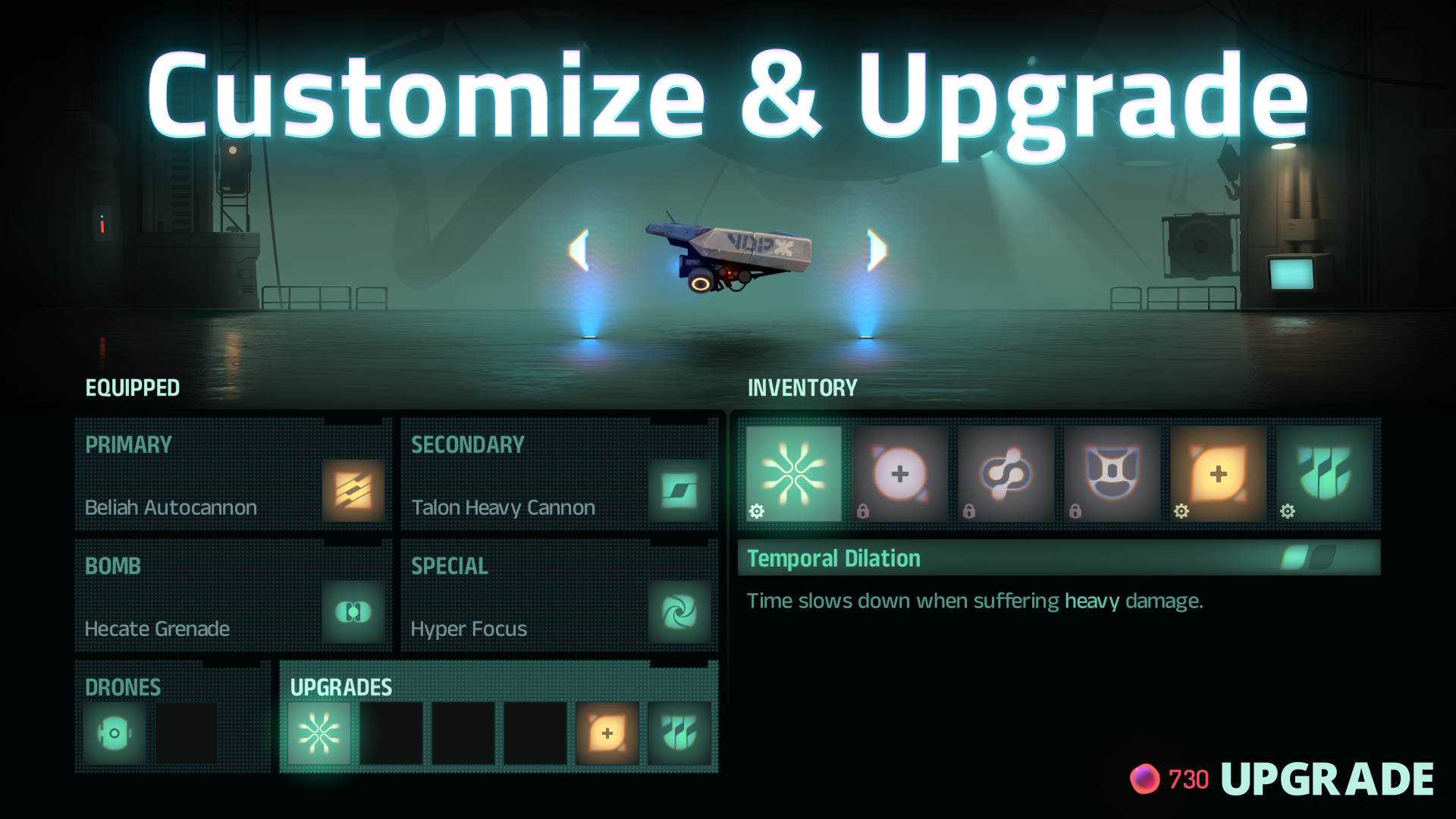Image resolution: width=1456 pixels, height=819 pixels.
Task: Select the drone icon in the Drones slot
Action: (x=114, y=733)
